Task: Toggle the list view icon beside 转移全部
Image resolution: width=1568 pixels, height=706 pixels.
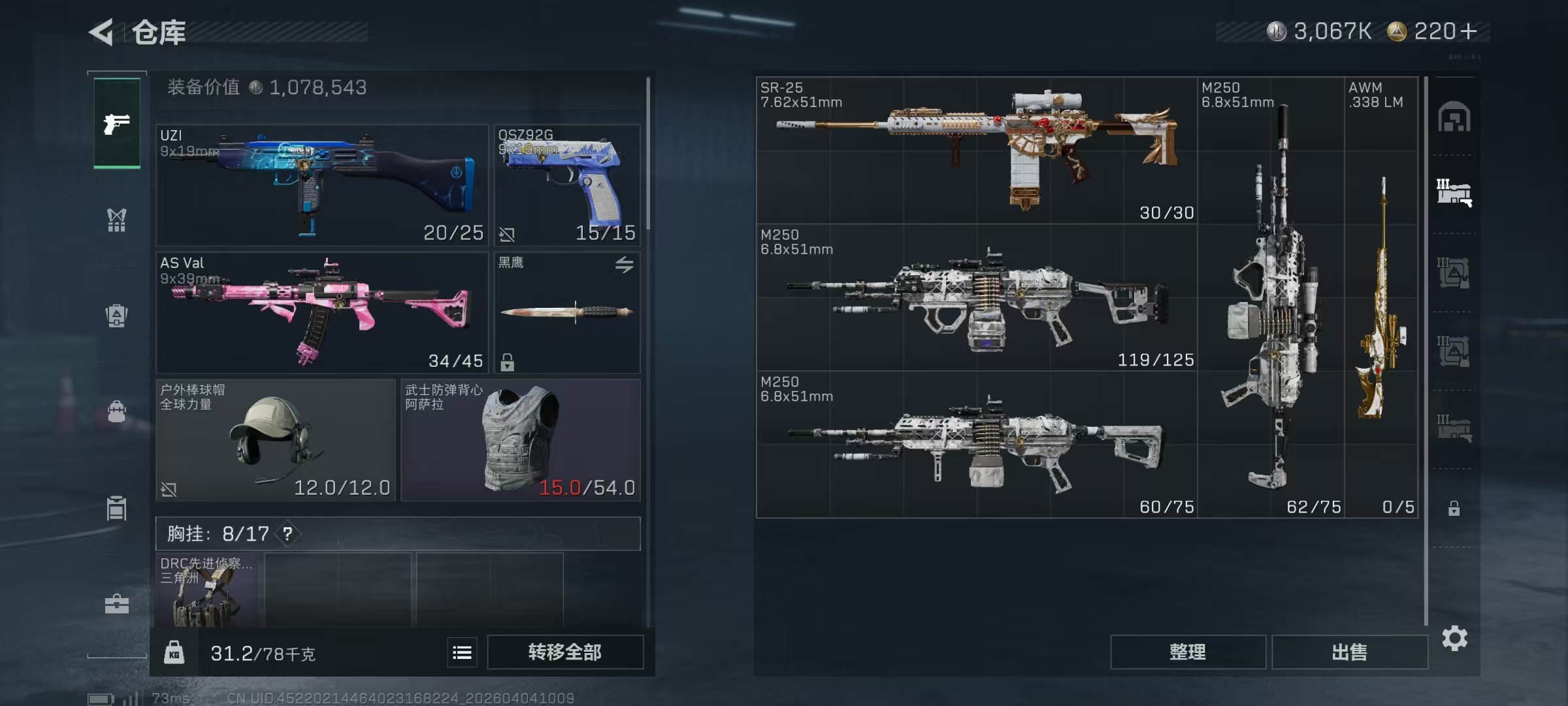Action: [x=462, y=652]
